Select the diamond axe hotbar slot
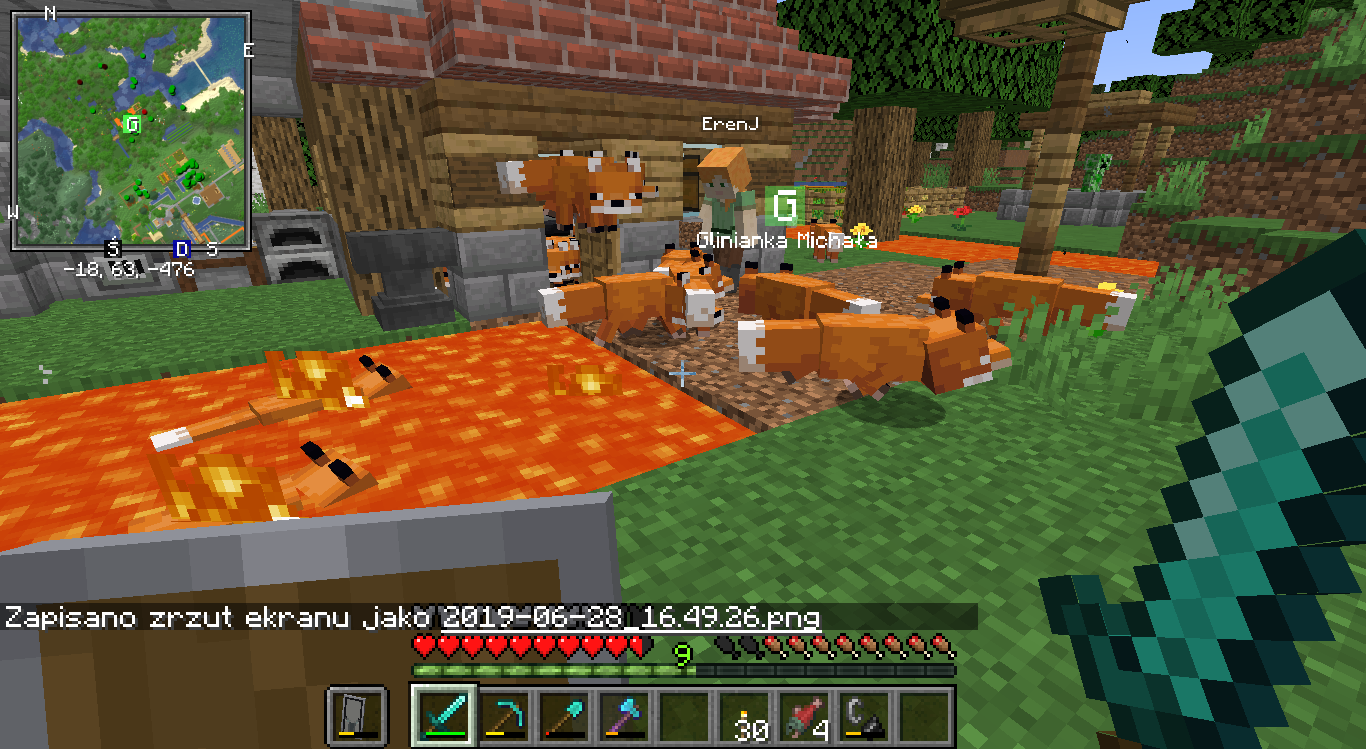The width and height of the screenshot is (1366, 749). click(624, 716)
